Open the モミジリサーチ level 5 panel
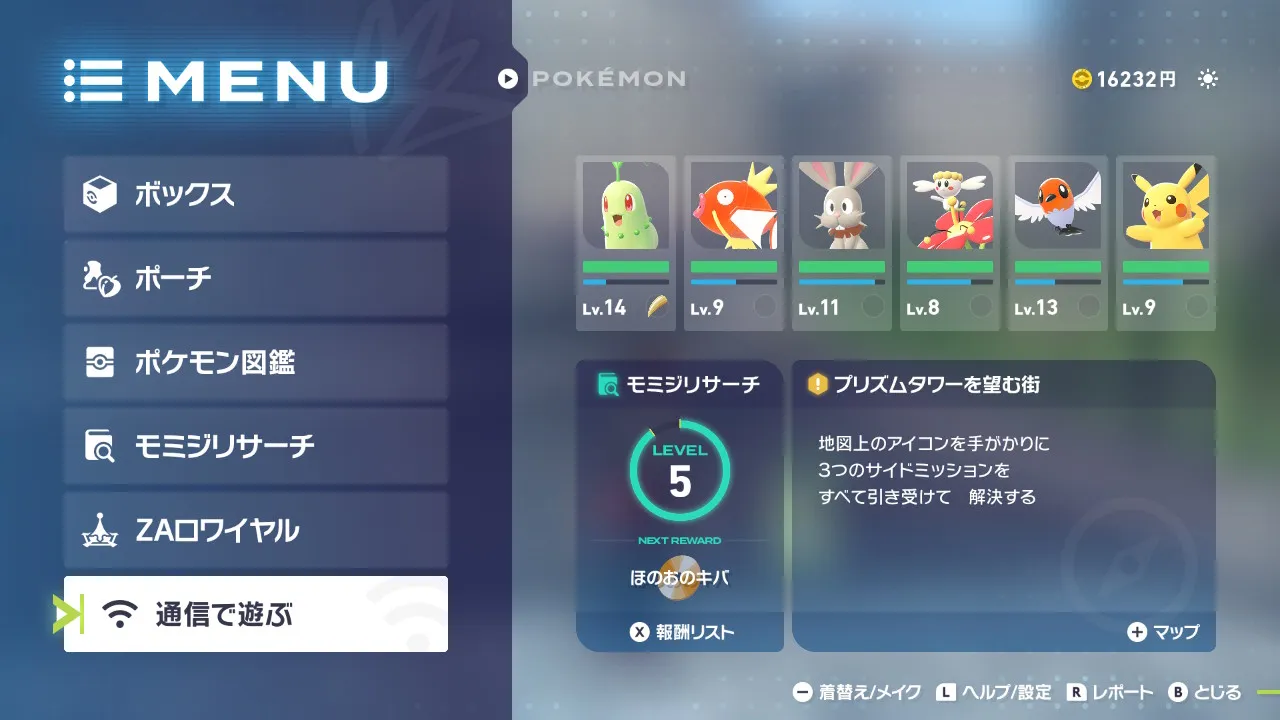The height and width of the screenshot is (720, 1280). point(680,490)
